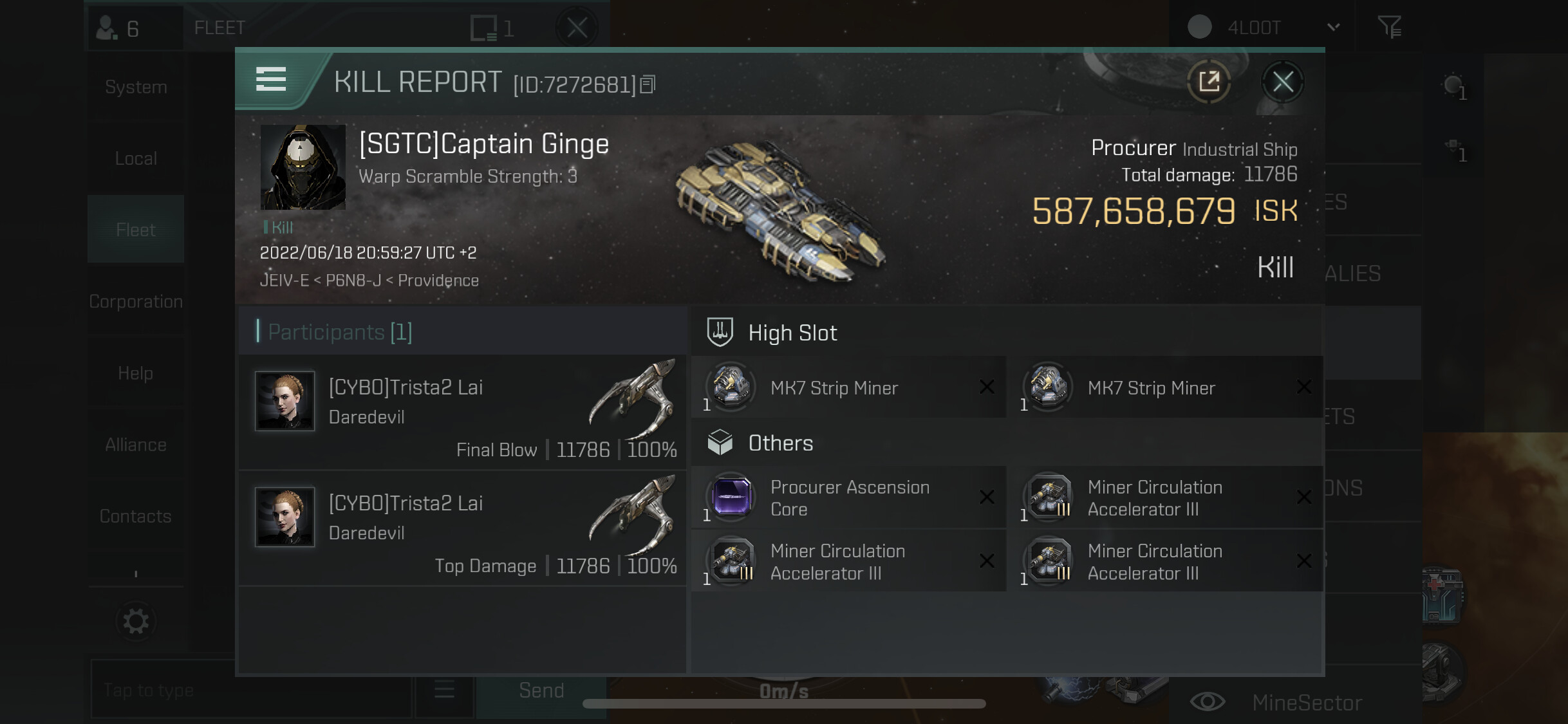Image resolution: width=1568 pixels, height=724 pixels.
Task: Switch to the System chat tab
Action: [136, 87]
